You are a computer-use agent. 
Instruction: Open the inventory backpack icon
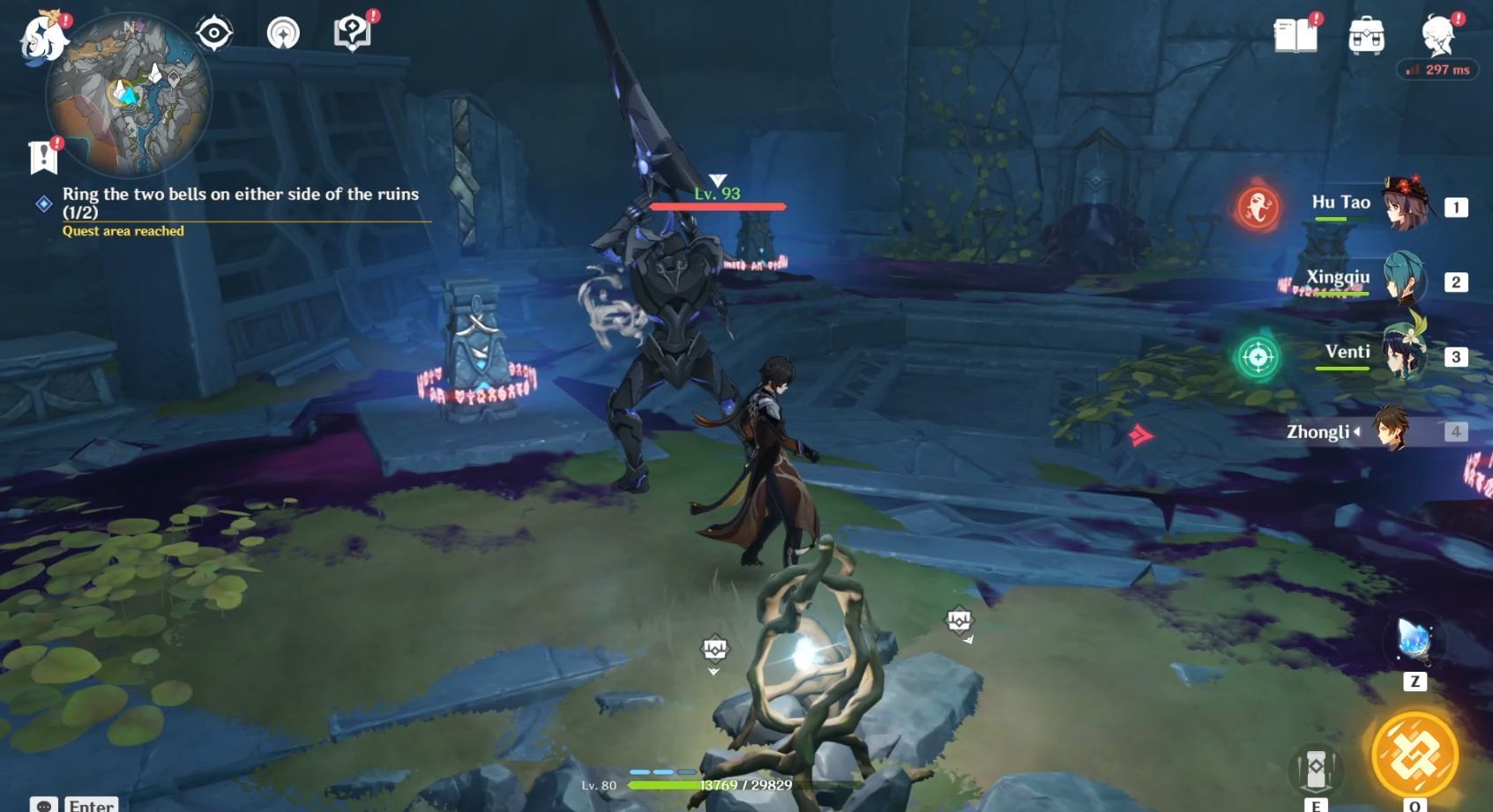point(1368,34)
